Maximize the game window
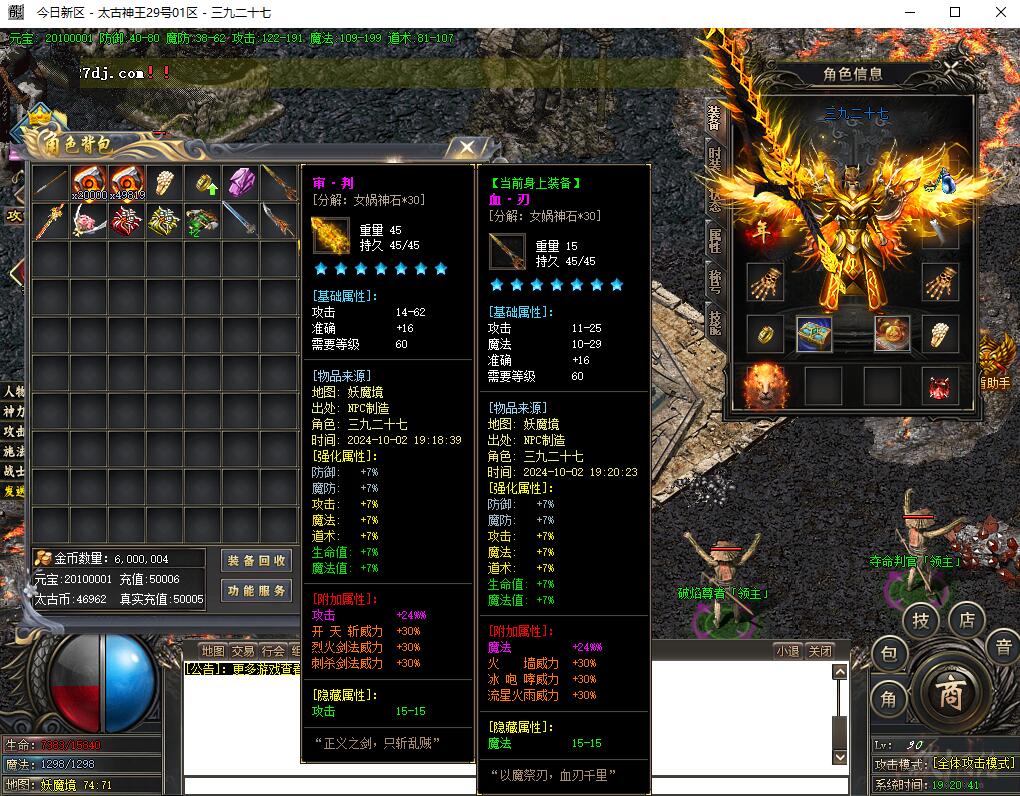 pyautogui.click(x=954, y=13)
